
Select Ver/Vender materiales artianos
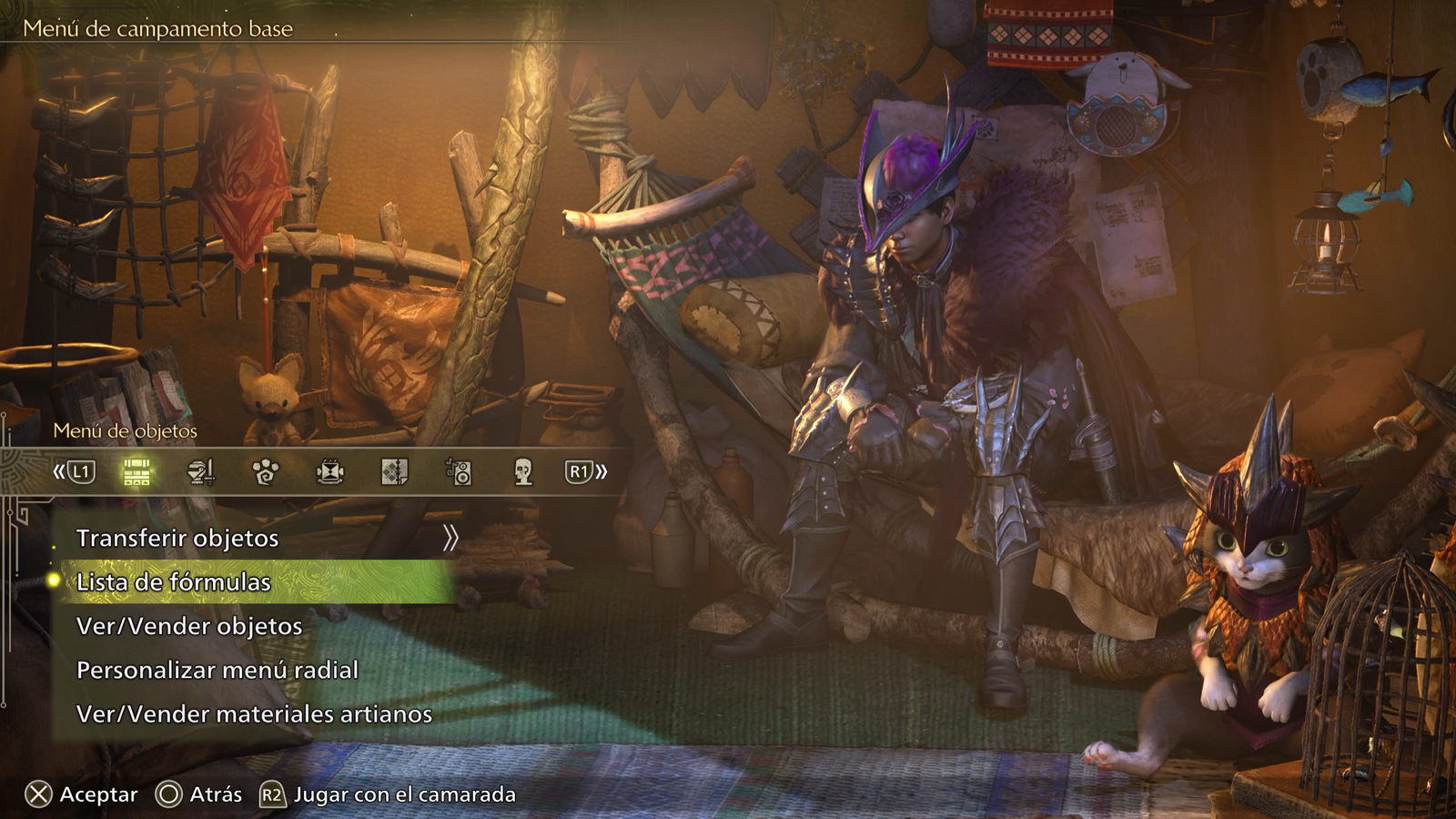254,714
